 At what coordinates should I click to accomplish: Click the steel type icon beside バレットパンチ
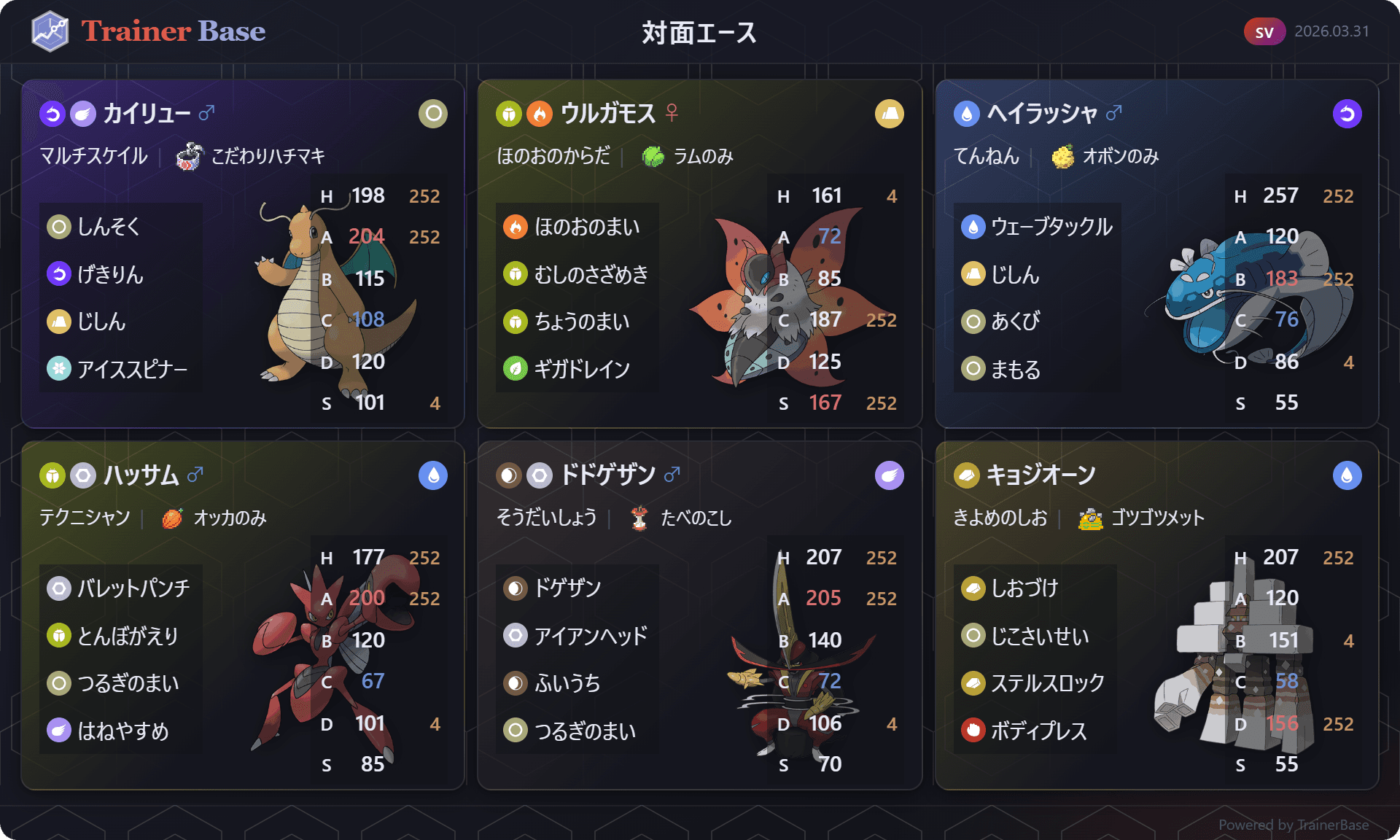[58, 588]
